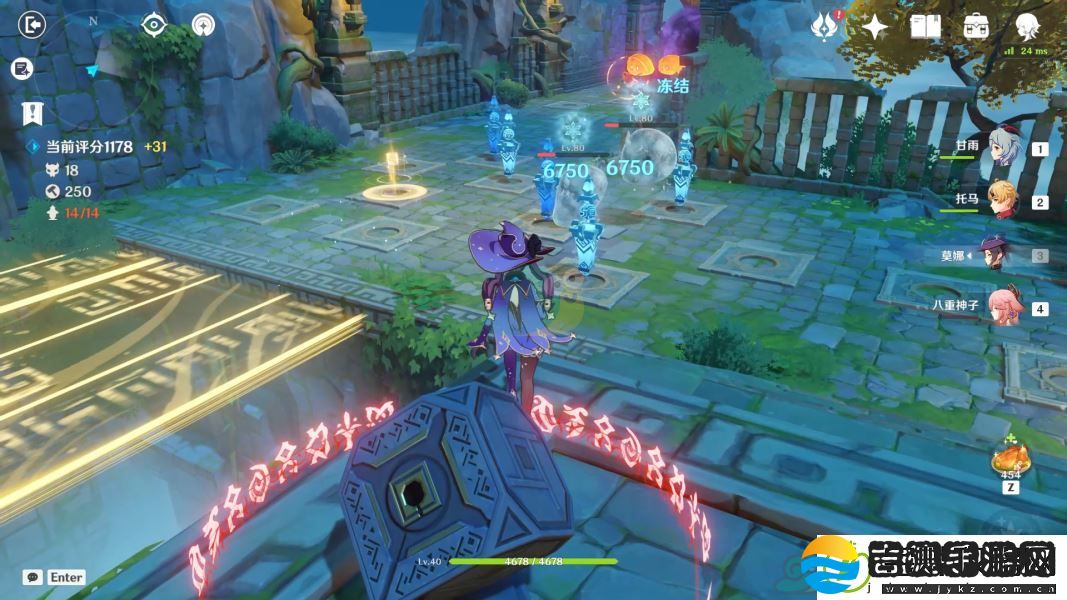The width and height of the screenshot is (1067, 600).
Task: Open the adventurer handbook book icon
Action: click(925, 27)
